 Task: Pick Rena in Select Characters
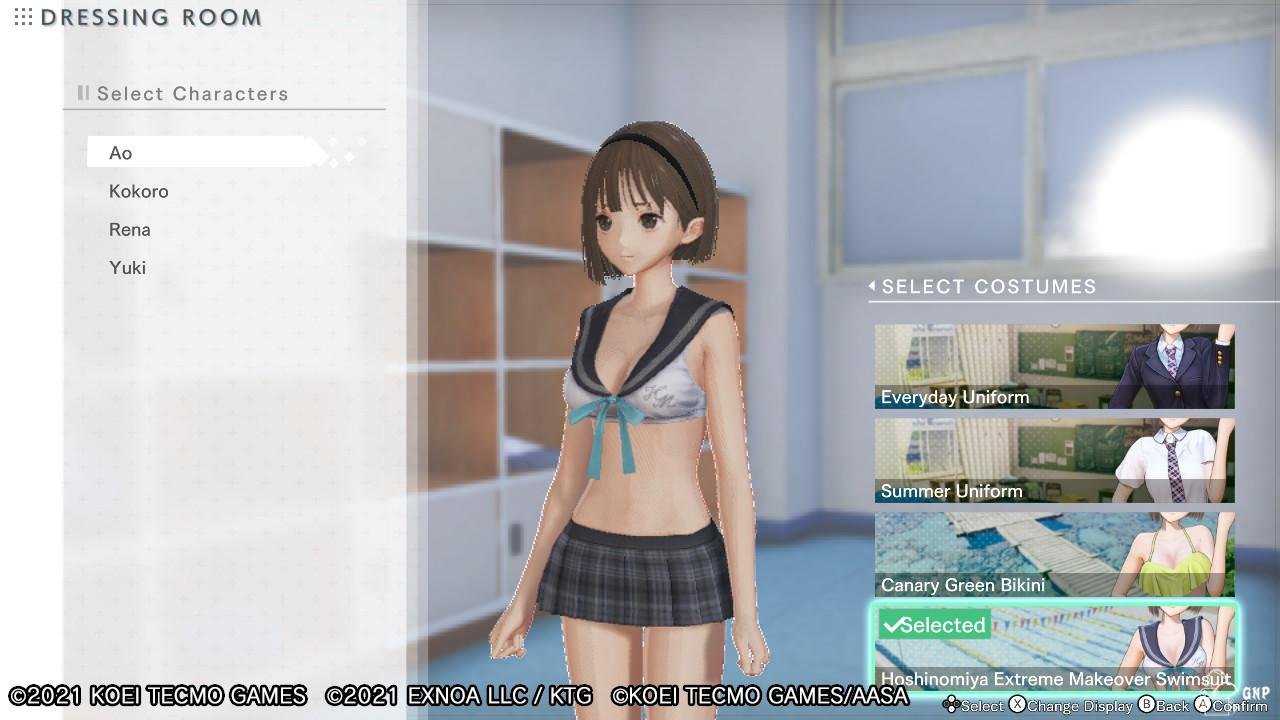click(x=130, y=229)
